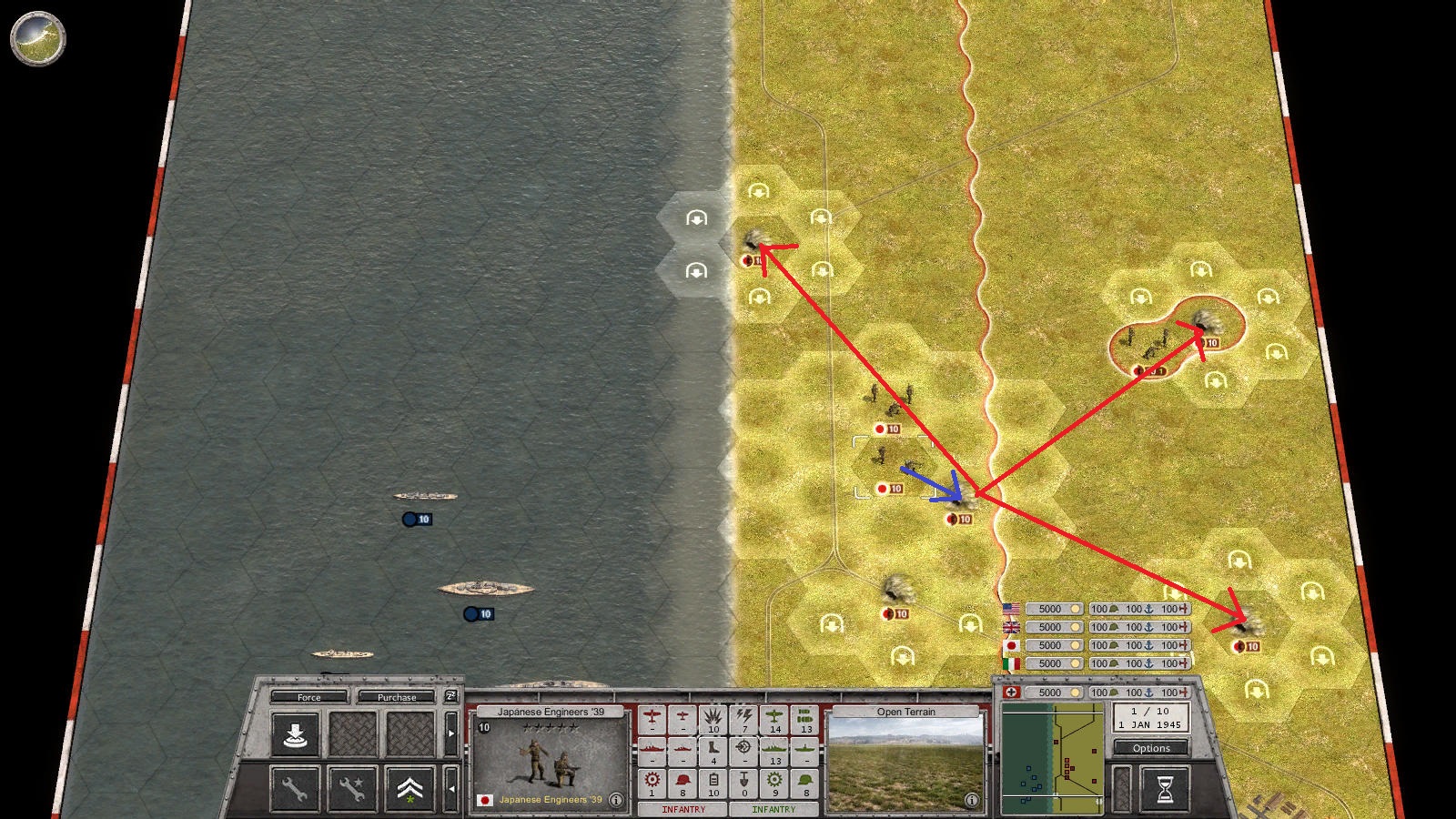Toggle the disembark marker on a coastal hex
This screenshot has height=819, width=1456.
point(697,219)
